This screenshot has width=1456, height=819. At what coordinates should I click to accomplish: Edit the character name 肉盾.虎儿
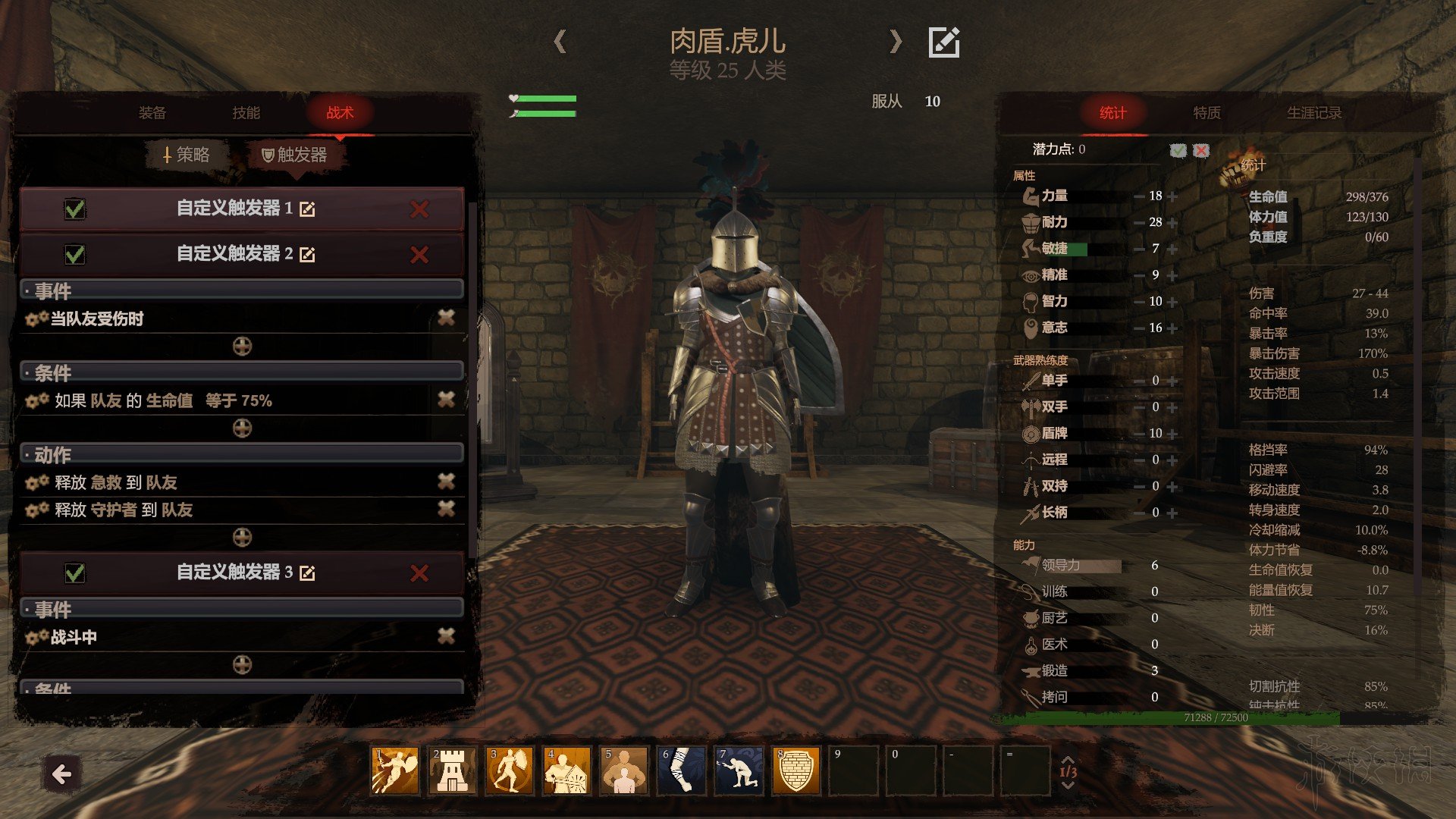944,42
